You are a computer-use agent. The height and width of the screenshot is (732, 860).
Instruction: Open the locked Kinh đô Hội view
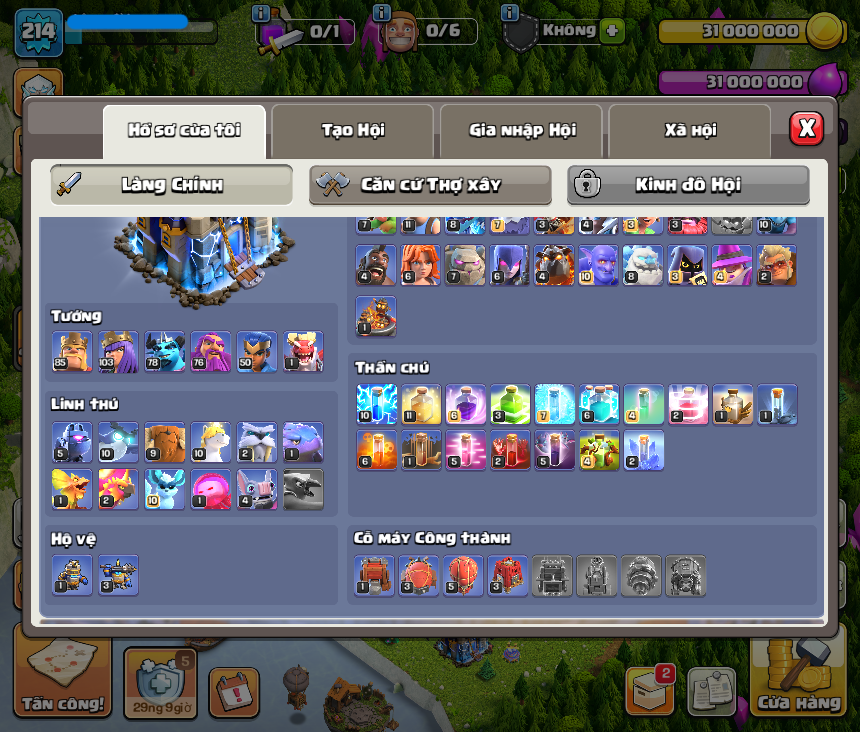pyautogui.click(x=688, y=185)
